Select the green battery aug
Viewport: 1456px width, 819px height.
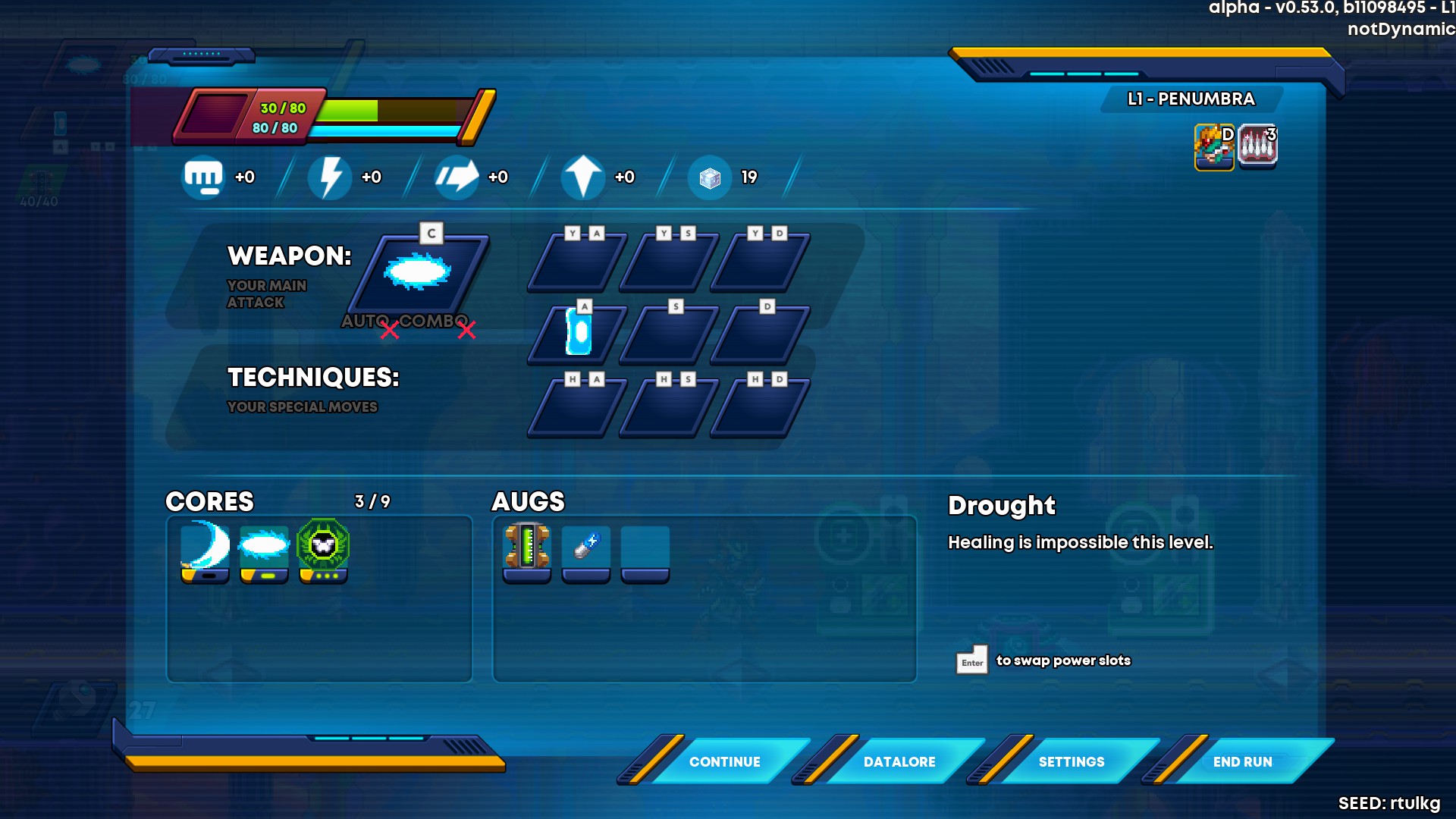[x=527, y=548]
